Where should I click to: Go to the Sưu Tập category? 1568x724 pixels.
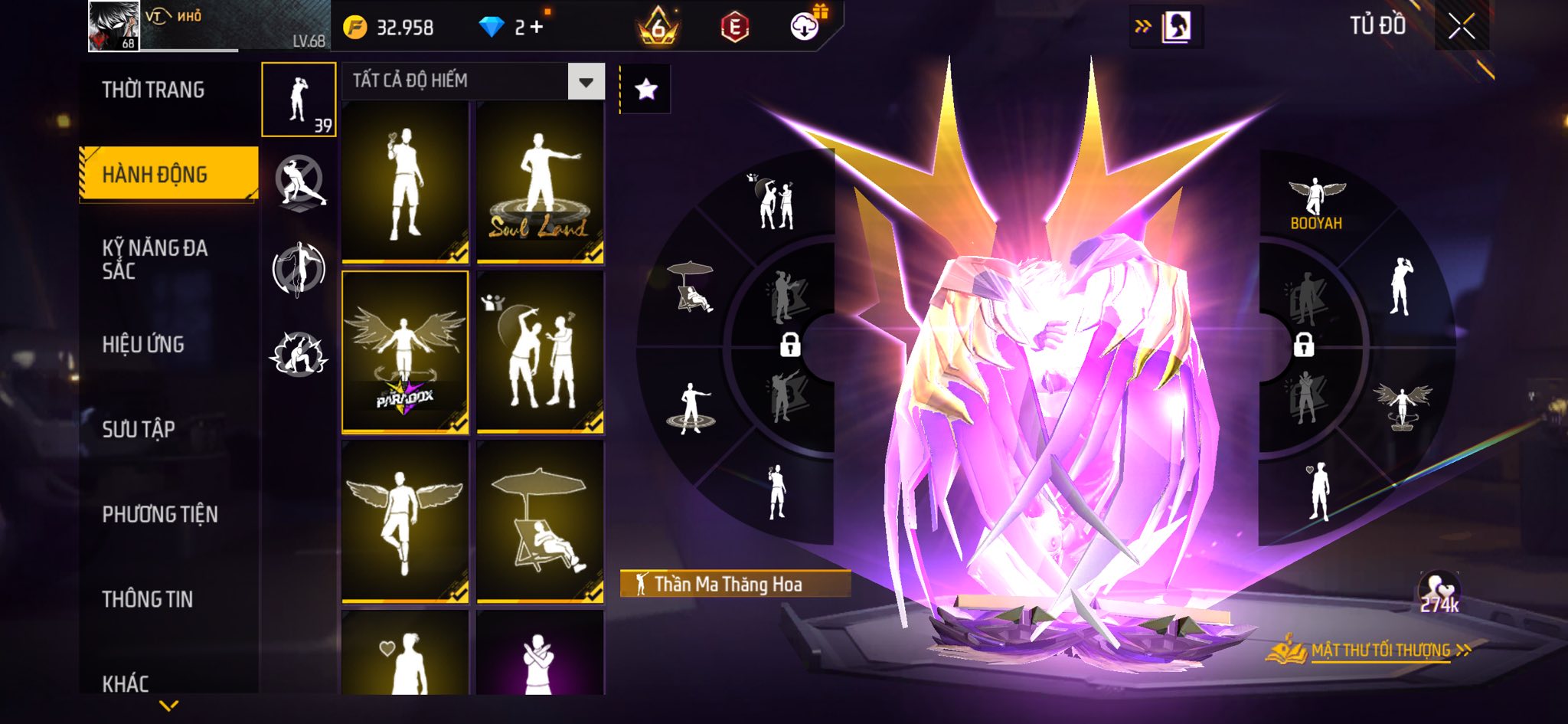tap(139, 429)
